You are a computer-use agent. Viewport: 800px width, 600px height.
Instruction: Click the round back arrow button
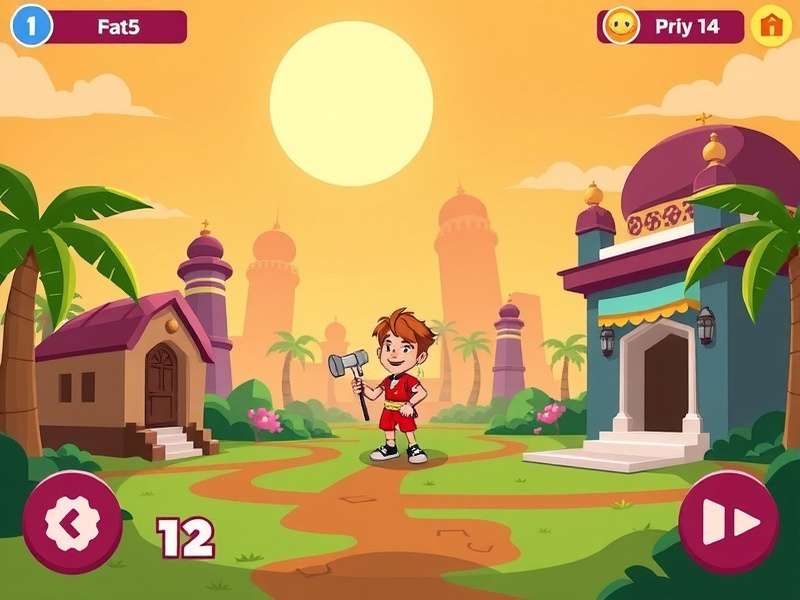(x=72, y=522)
